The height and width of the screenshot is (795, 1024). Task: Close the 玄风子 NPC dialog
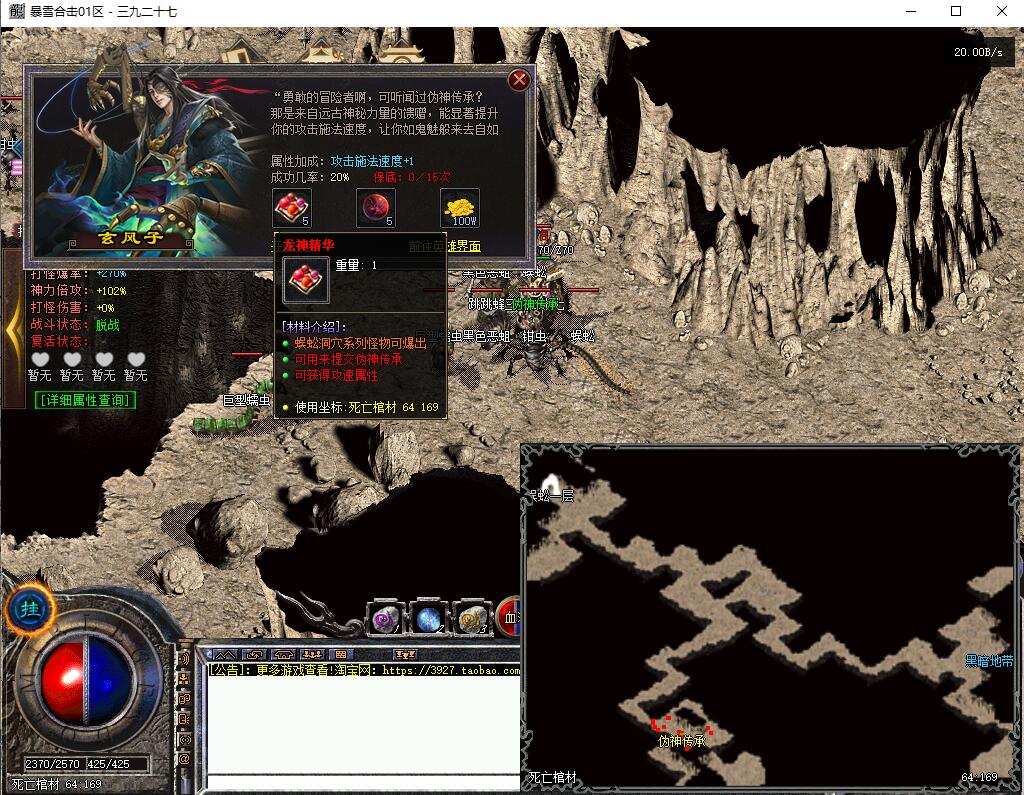(x=518, y=80)
